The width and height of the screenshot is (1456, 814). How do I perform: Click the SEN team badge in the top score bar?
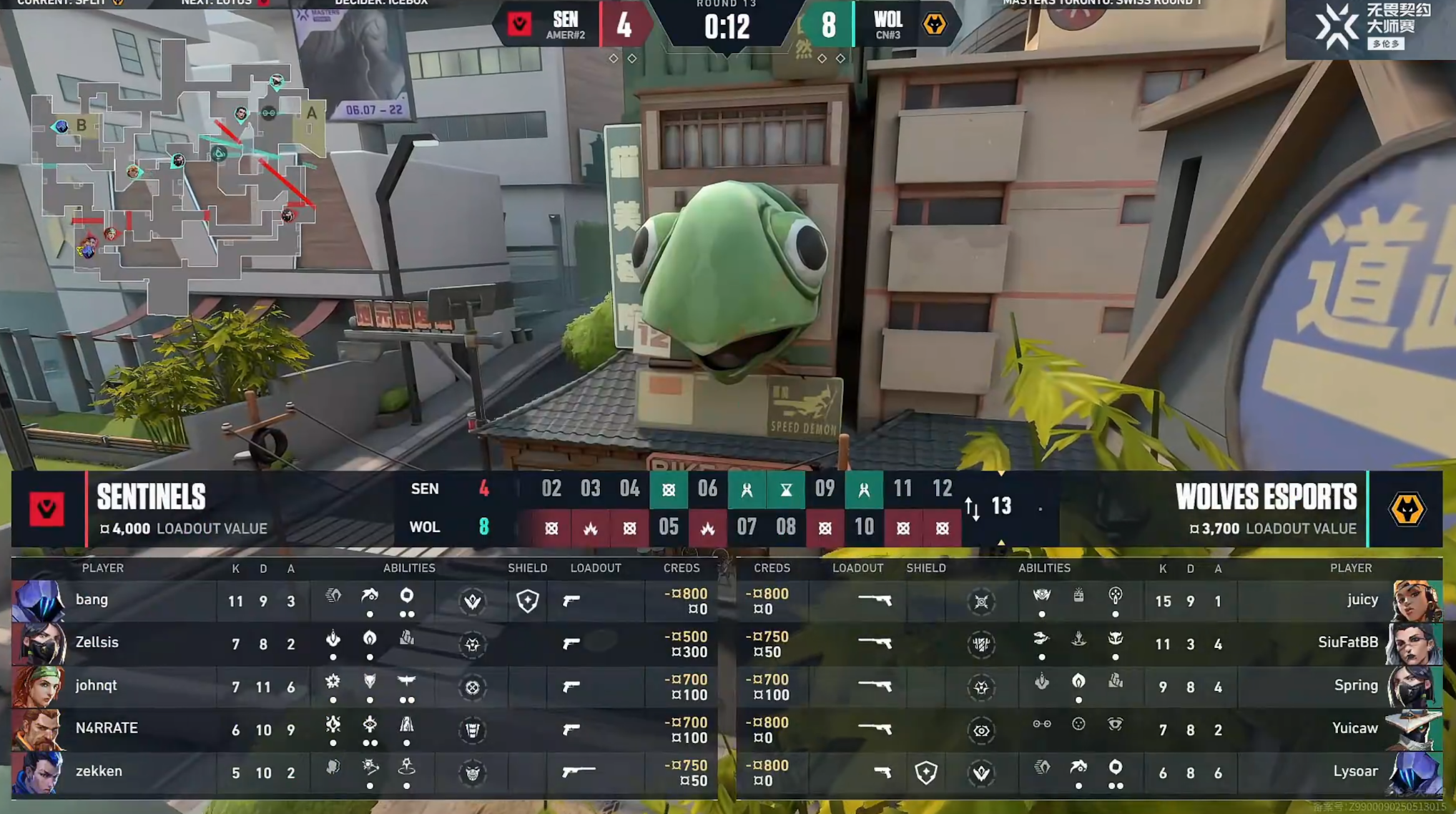click(x=520, y=25)
